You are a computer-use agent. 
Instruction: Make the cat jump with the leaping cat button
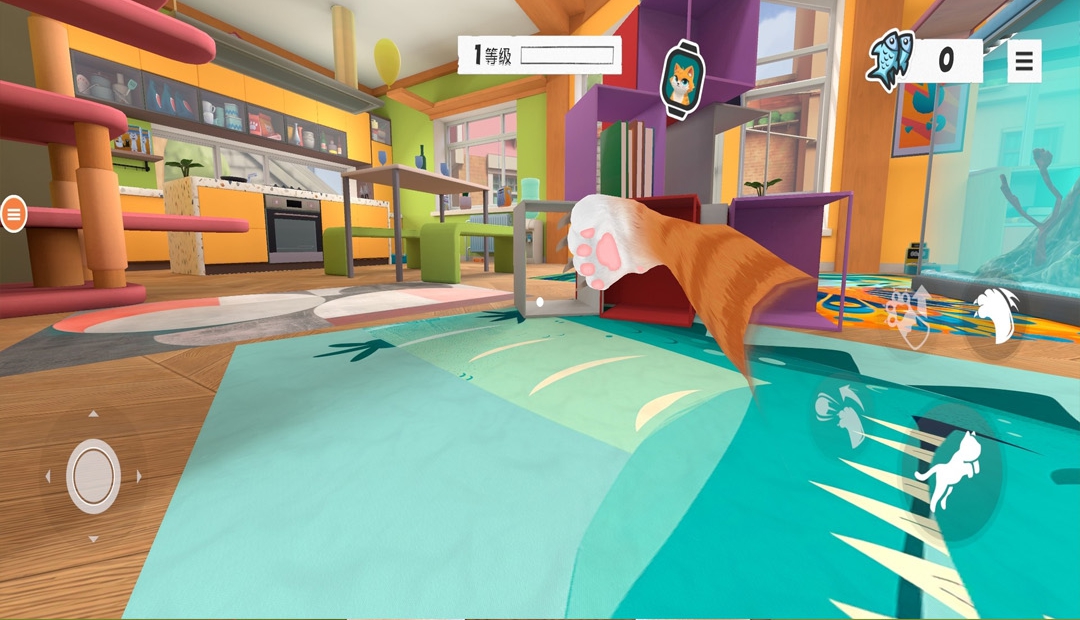[950, 472]
